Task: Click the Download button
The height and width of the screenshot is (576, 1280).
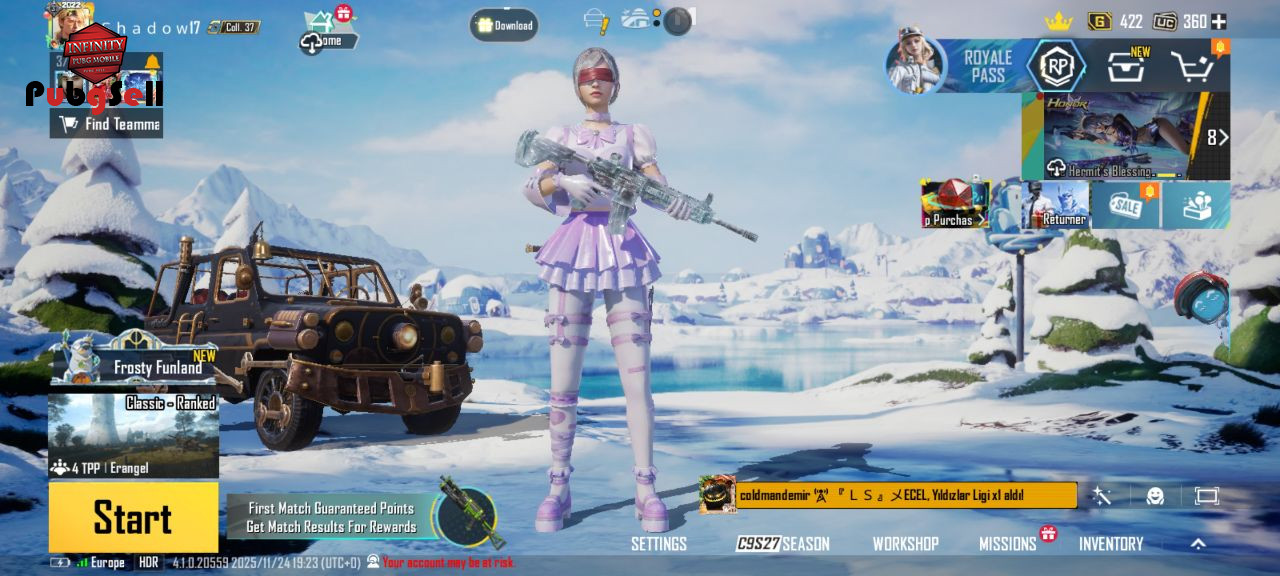Action: [504, 25]
